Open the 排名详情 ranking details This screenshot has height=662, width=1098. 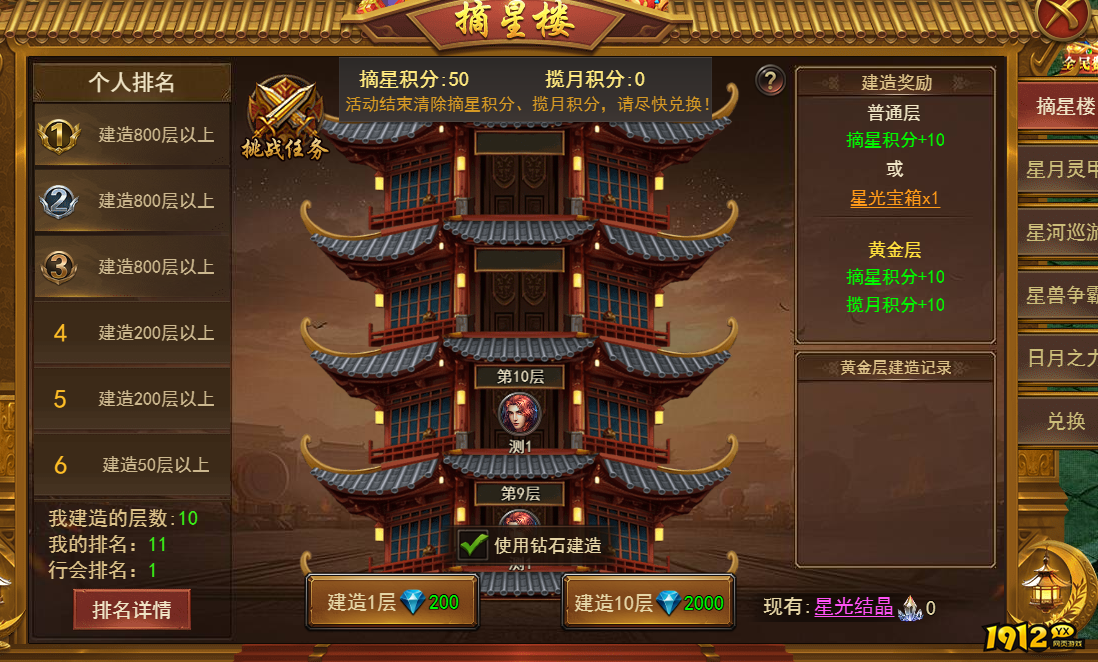[132, 609]
